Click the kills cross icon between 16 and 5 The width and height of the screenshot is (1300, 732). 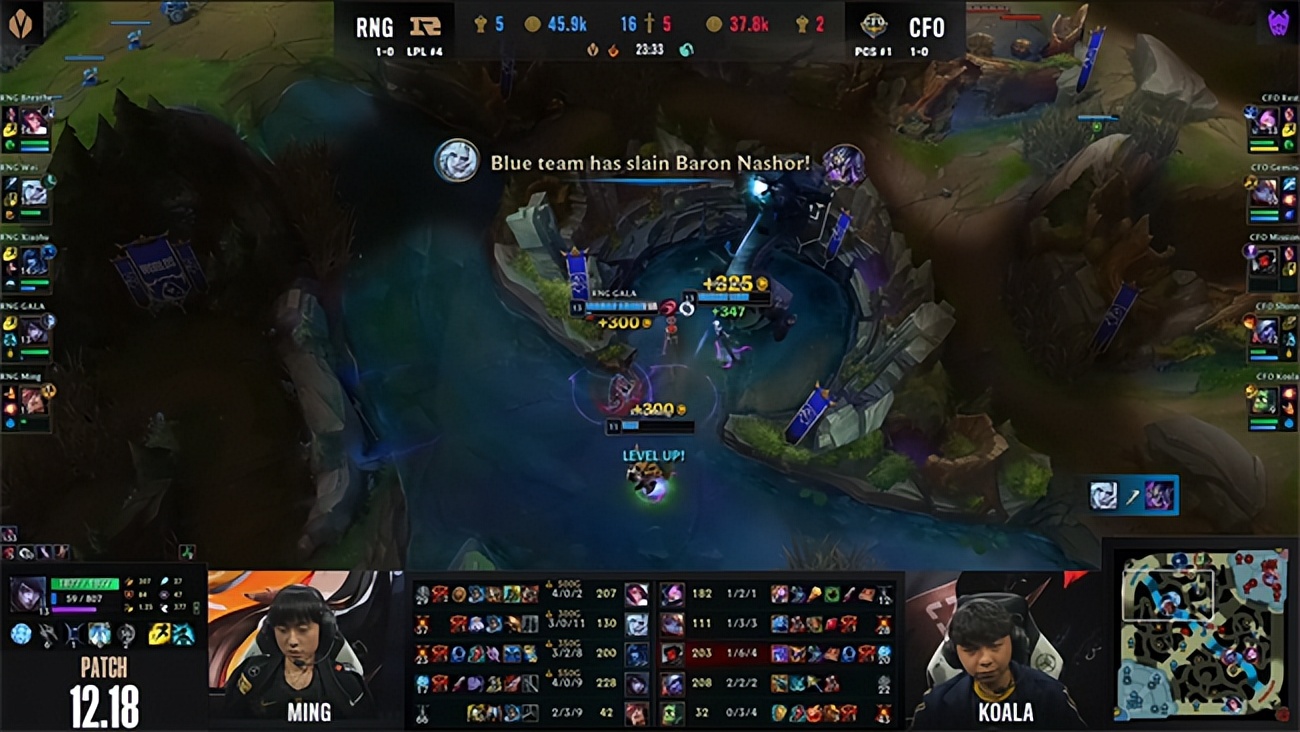click(648, 24)
